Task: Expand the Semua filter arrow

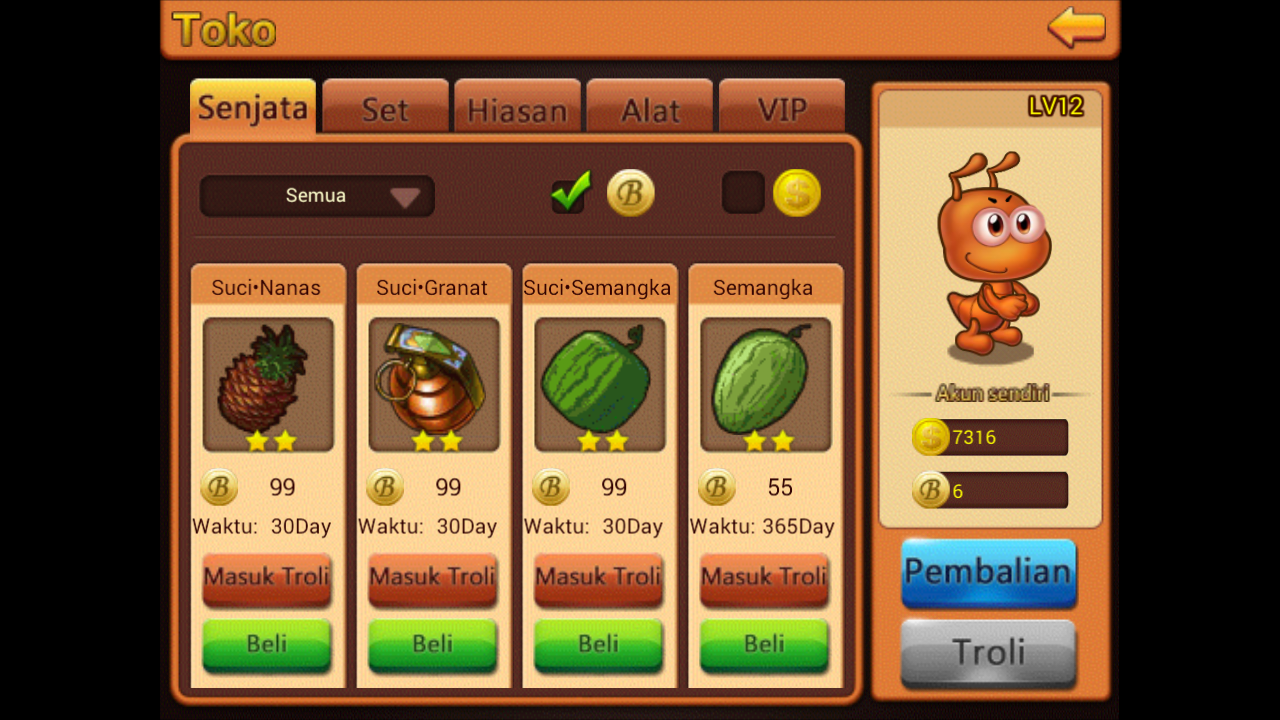Action: [x=405, y=197]
